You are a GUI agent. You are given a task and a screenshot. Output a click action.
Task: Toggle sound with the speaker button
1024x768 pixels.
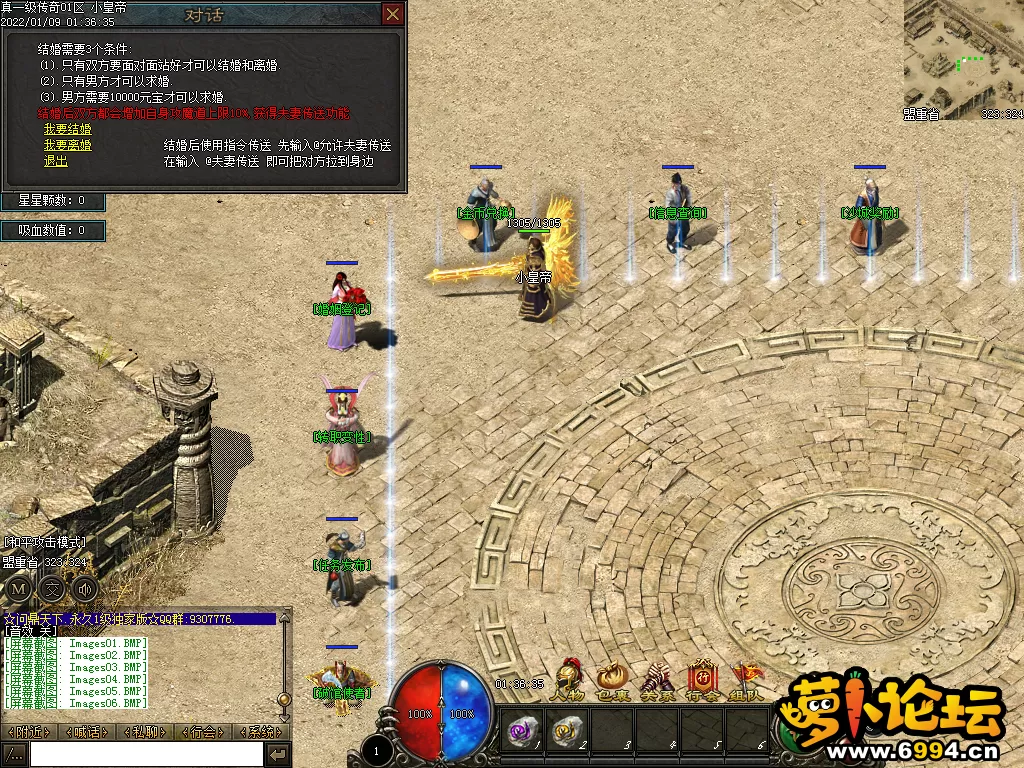coord(85,589)
